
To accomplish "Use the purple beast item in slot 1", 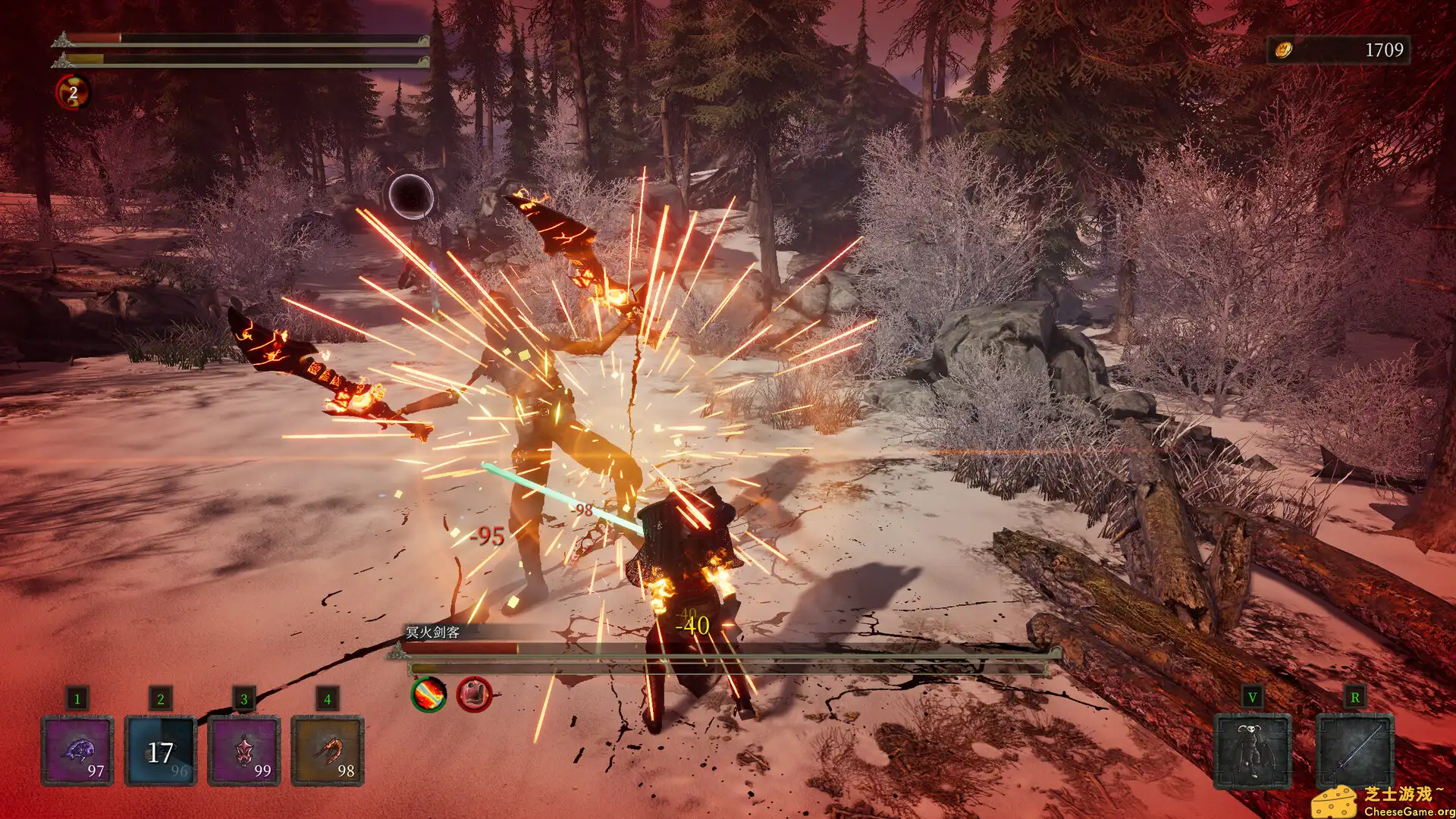I will (77, 751).
